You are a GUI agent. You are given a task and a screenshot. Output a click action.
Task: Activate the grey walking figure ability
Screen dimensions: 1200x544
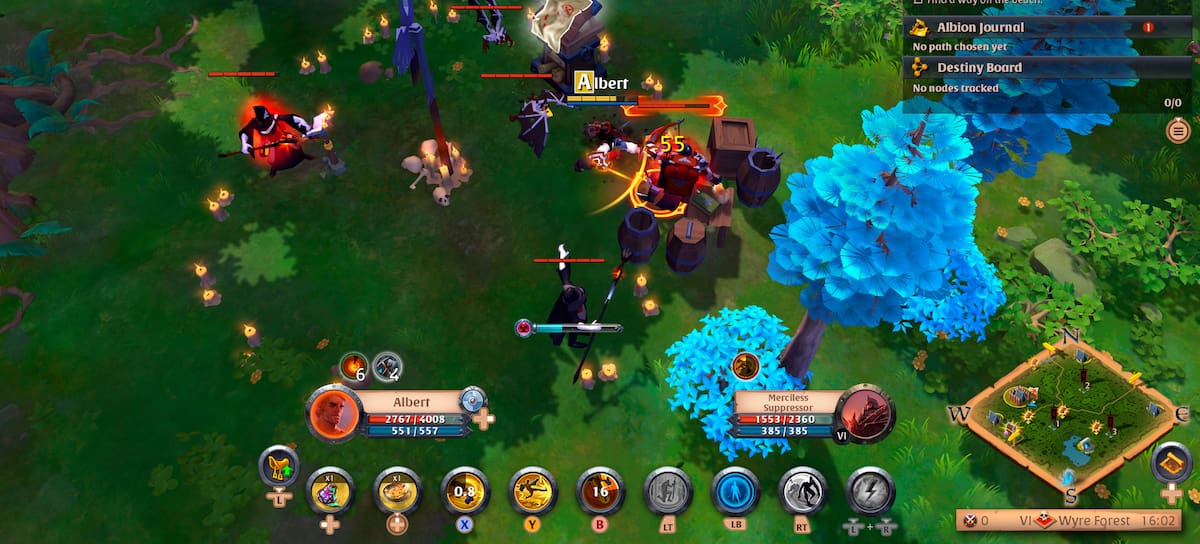coord(668,490)
